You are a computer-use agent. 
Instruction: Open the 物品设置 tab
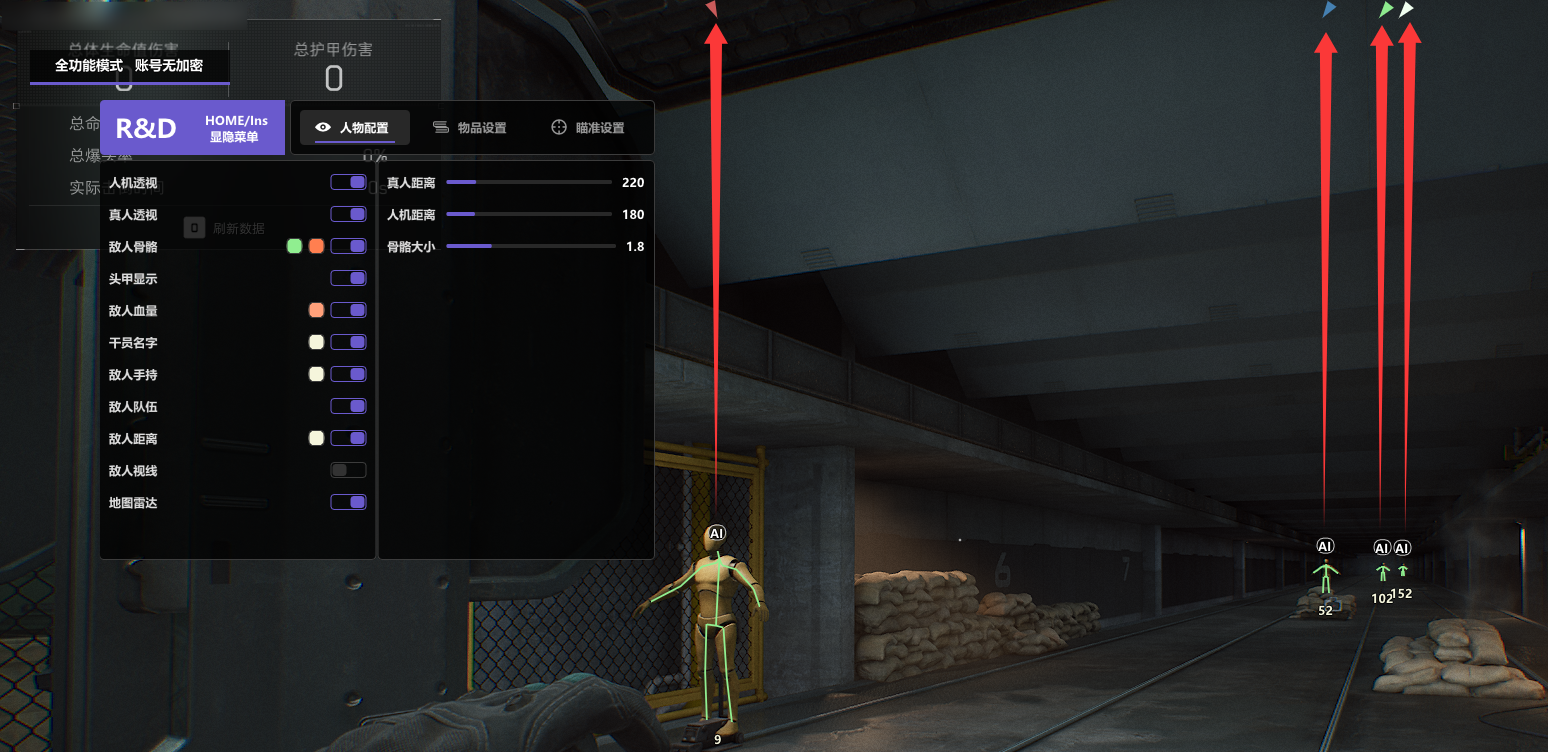[x=470, y=128]
